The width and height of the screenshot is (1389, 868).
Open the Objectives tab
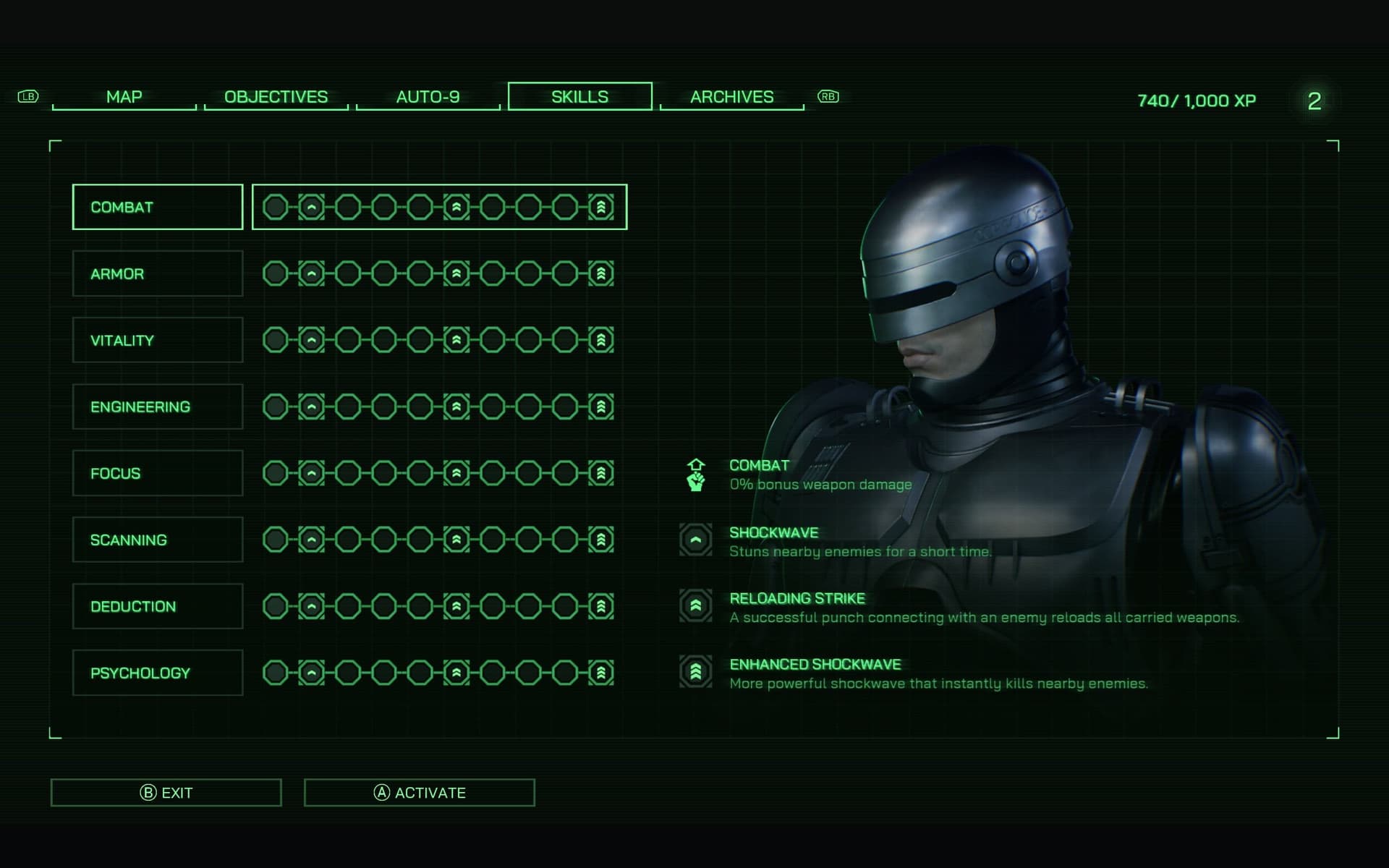tap(276, 97)
